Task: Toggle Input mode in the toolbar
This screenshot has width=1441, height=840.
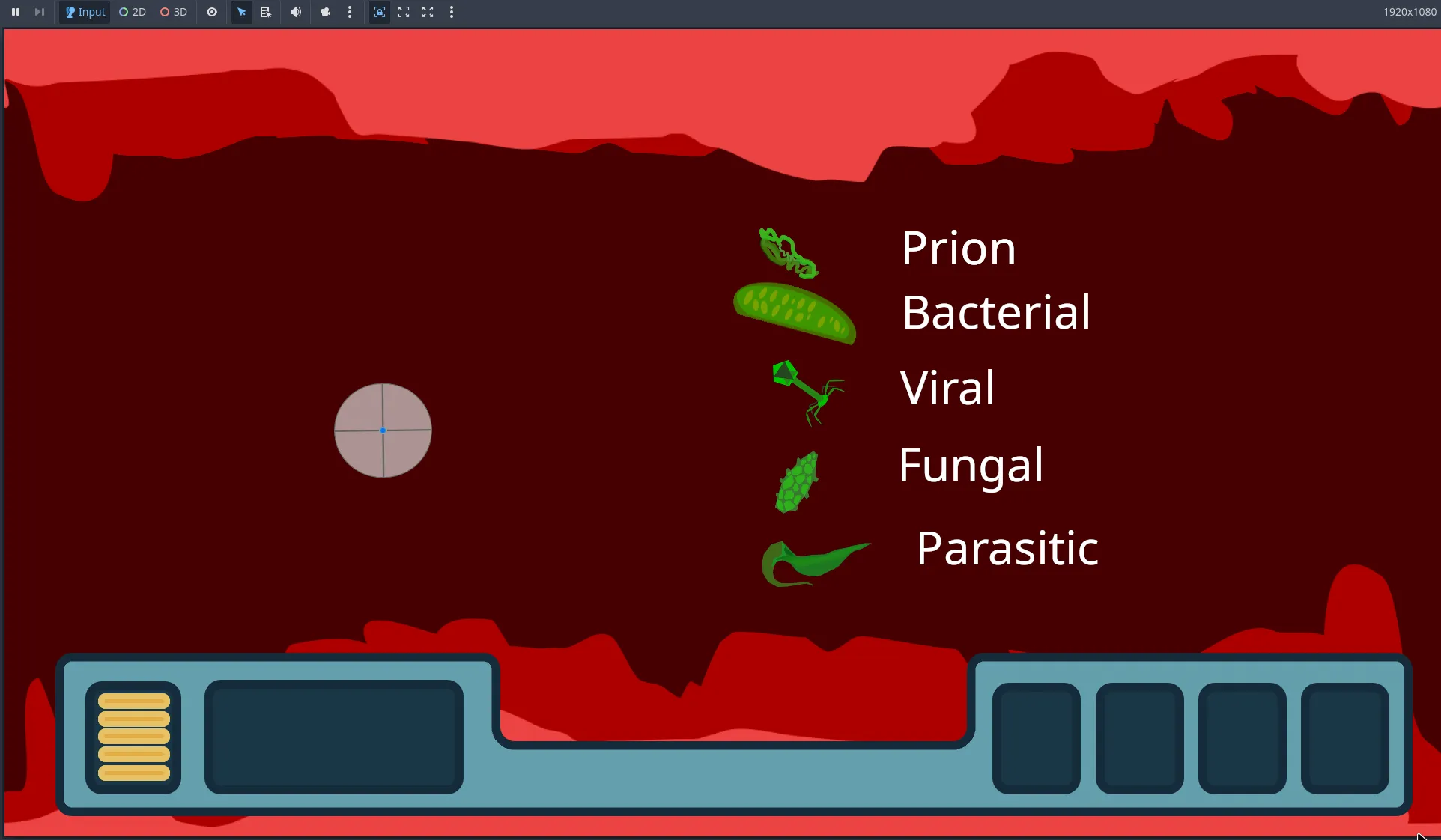Action: pyautogui.click(x=84, y=12)
